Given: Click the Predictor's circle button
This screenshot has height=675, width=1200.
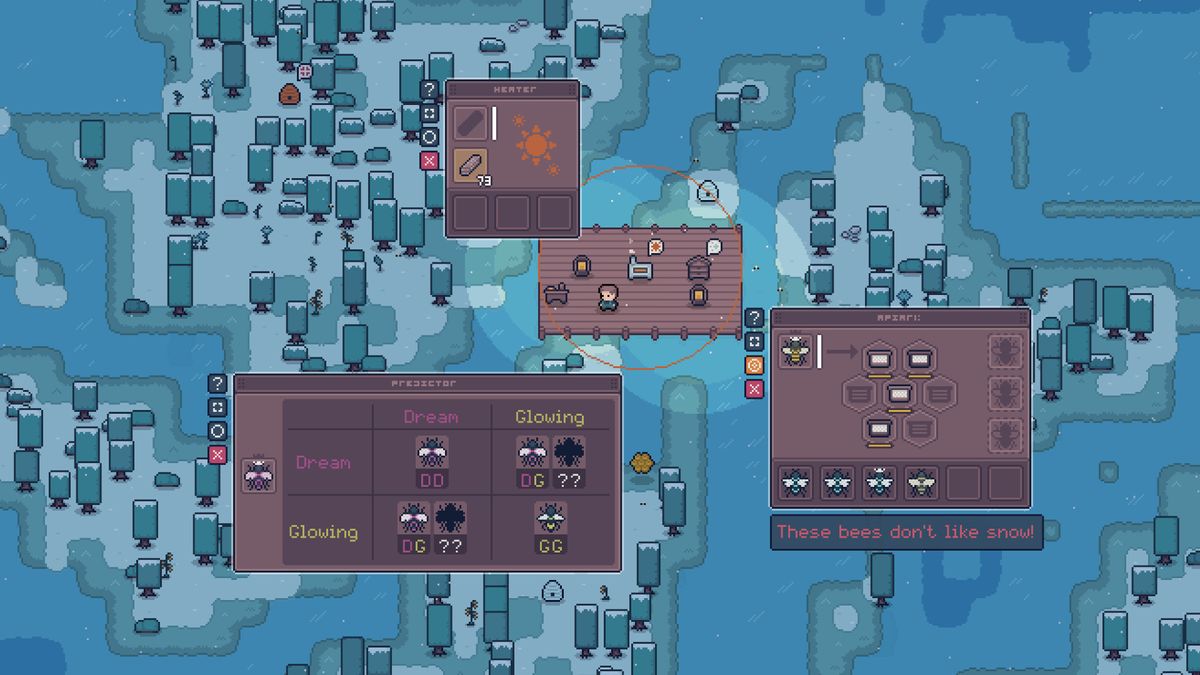Looking at the screenshot, I should point(217,431).
